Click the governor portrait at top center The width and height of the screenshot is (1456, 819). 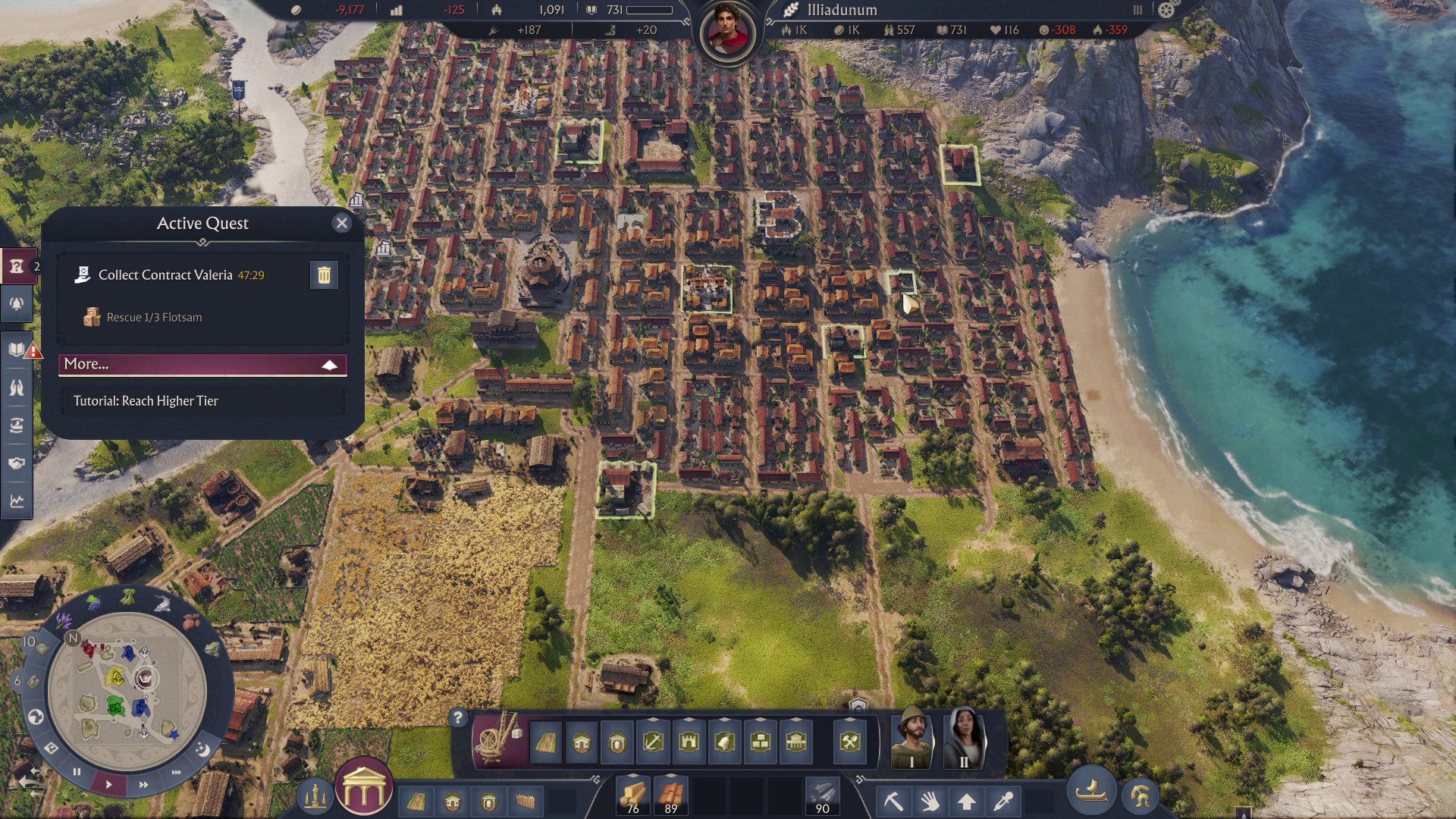point(728,33)
